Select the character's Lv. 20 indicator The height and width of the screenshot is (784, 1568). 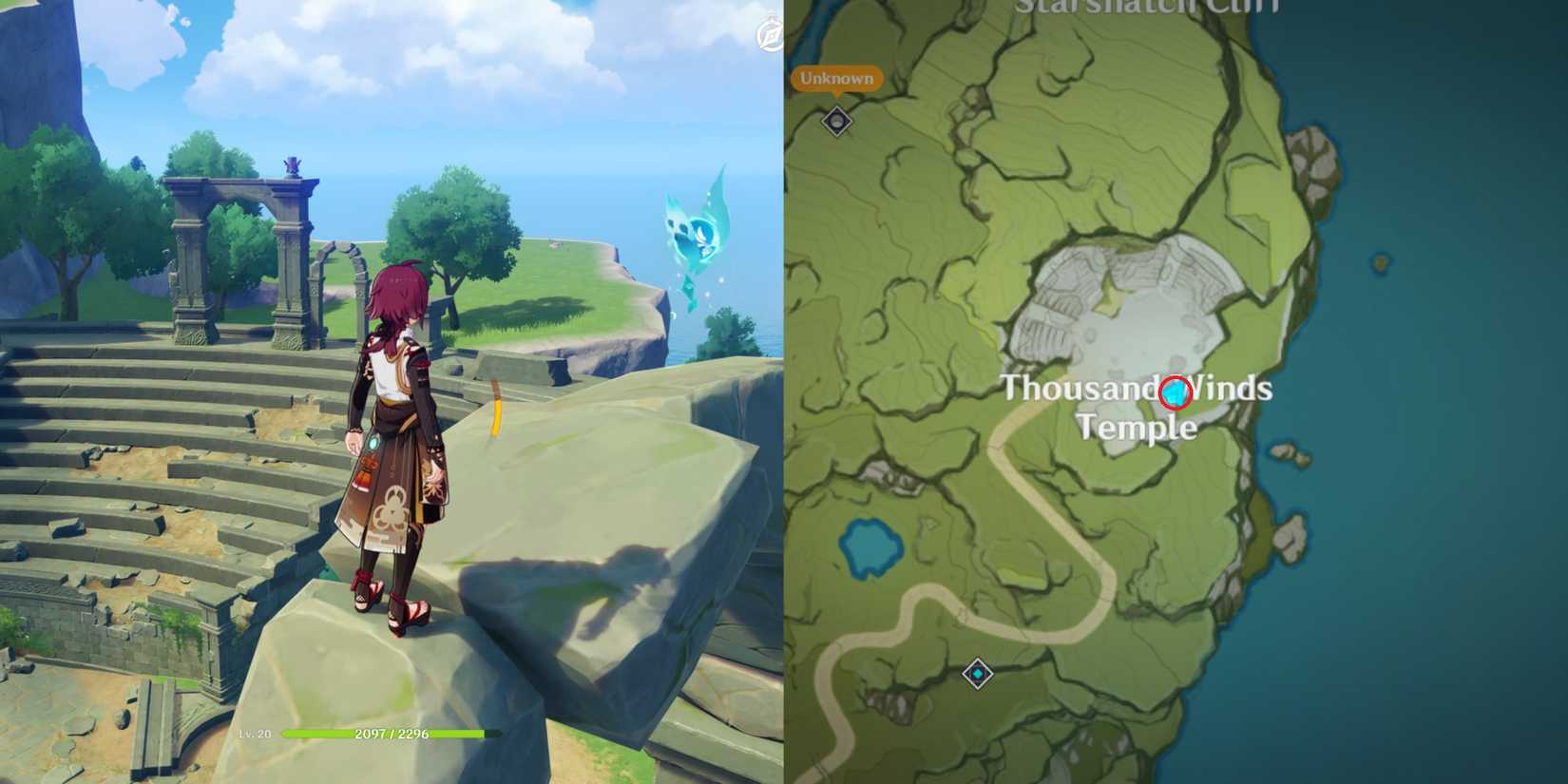coord(255,734)
